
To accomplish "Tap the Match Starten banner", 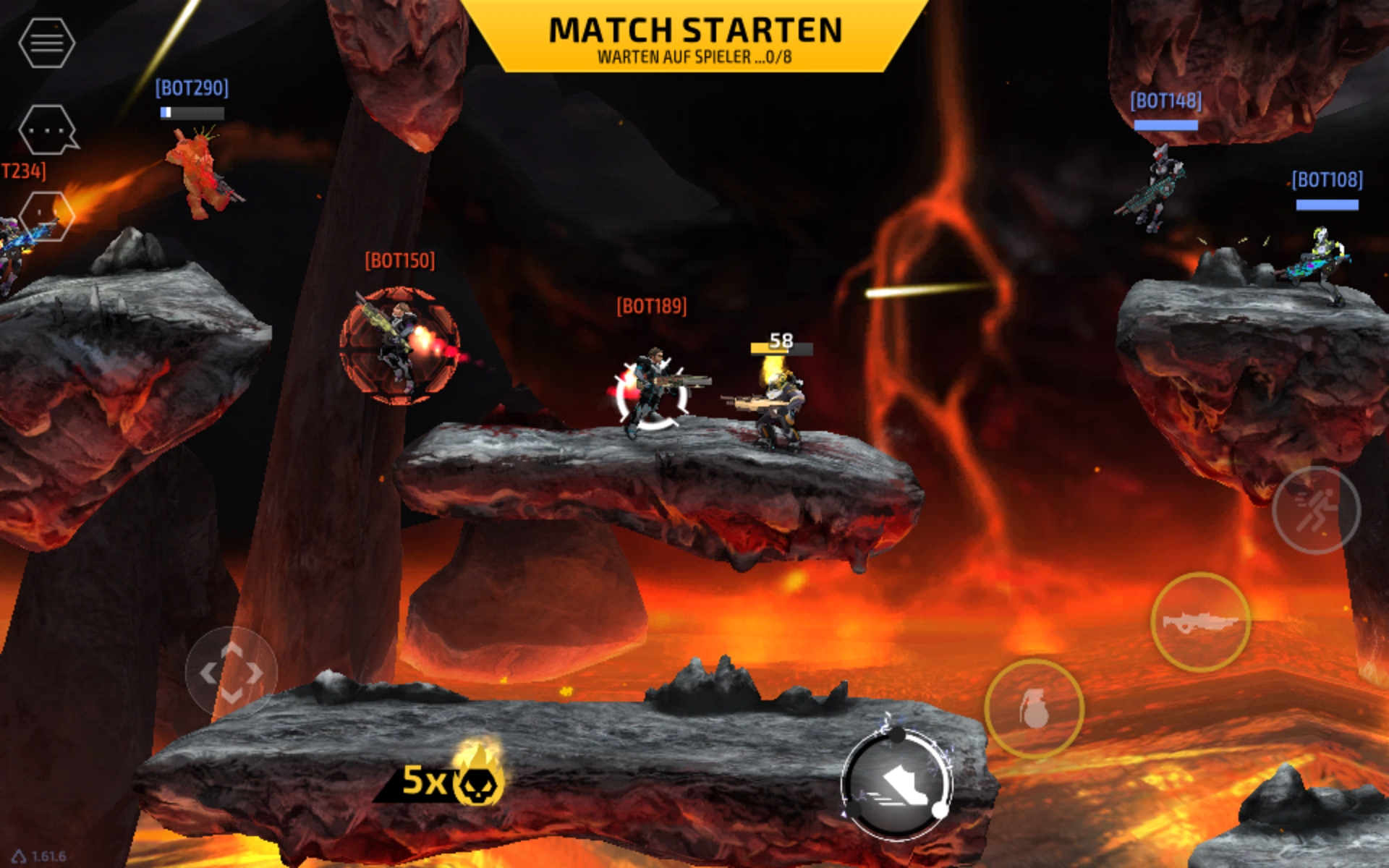I will pos(694,38).
